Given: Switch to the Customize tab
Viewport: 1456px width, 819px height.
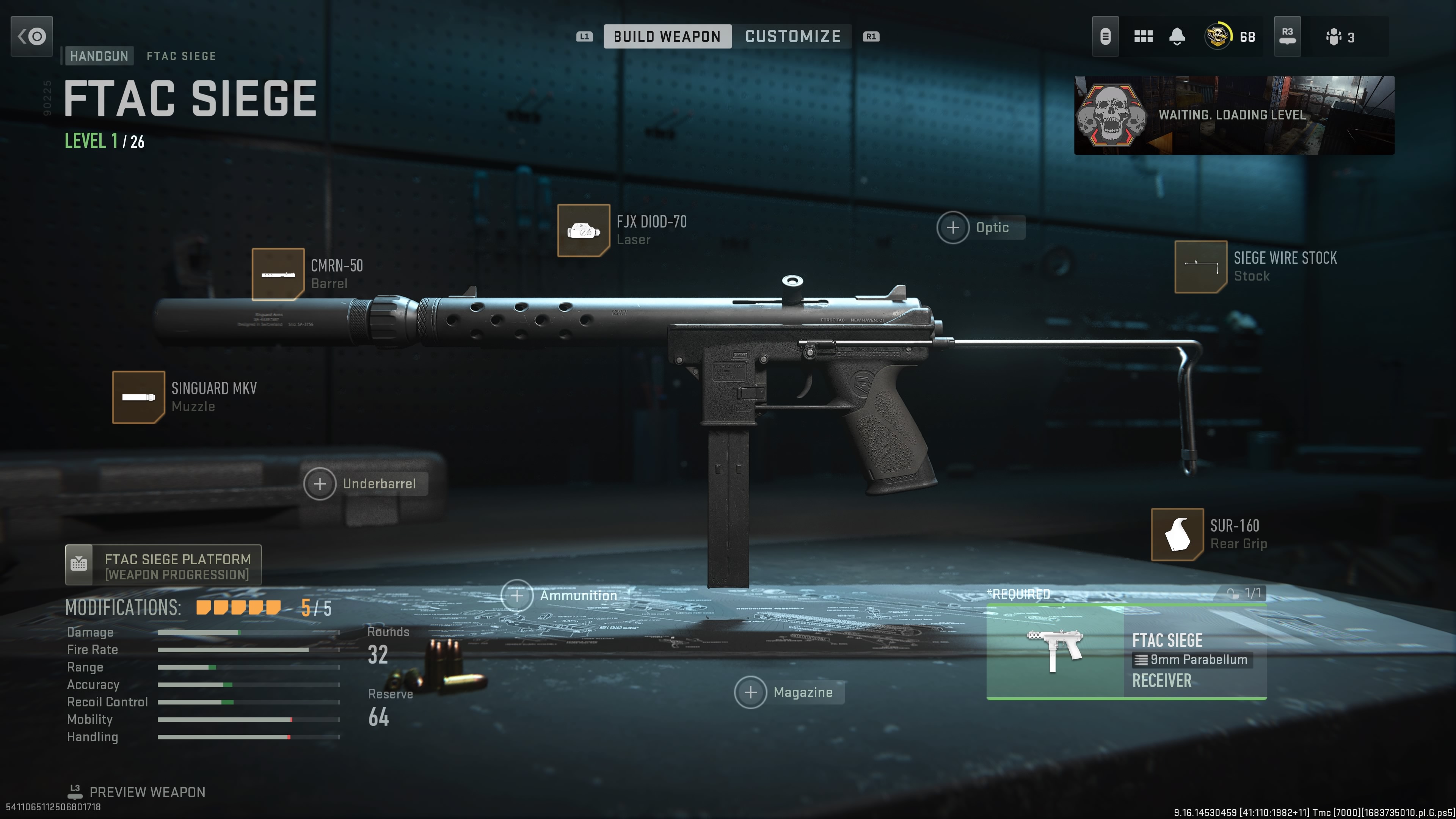Looking at the screenshot, I should coord(792,37).
